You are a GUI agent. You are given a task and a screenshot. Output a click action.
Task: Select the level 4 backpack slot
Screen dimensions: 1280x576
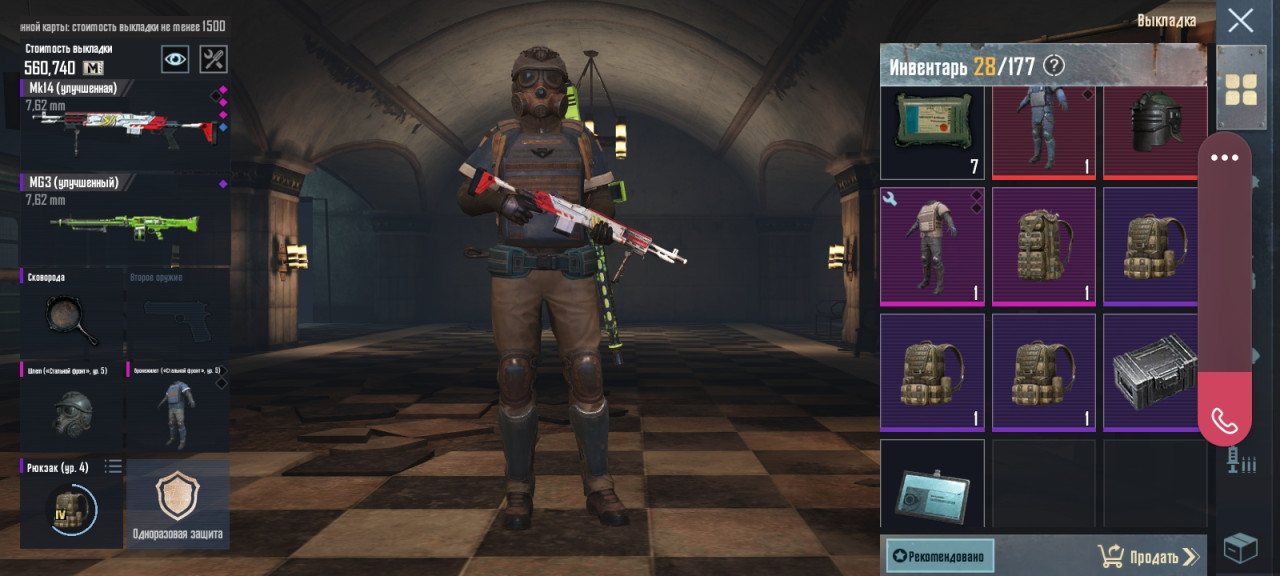pos(72,506)
